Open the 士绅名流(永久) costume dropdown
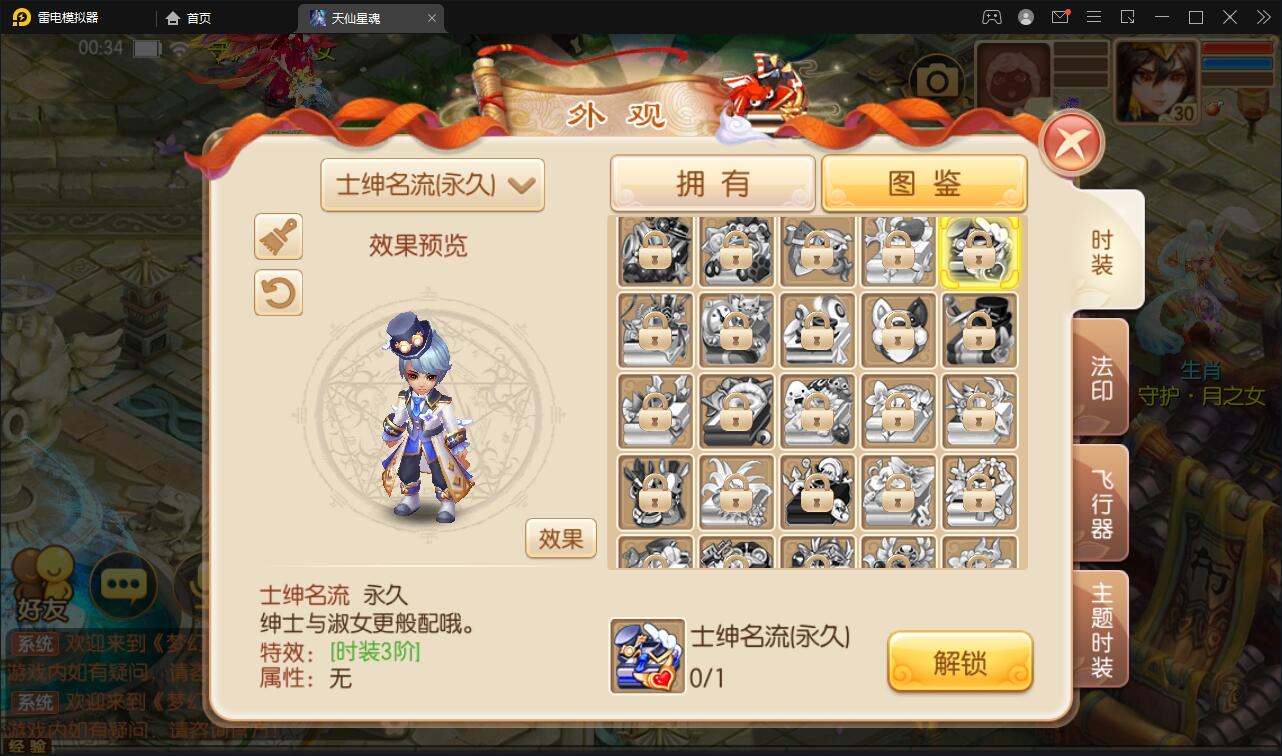Viewport: 1282px width, 756px height. click(432, 185)
